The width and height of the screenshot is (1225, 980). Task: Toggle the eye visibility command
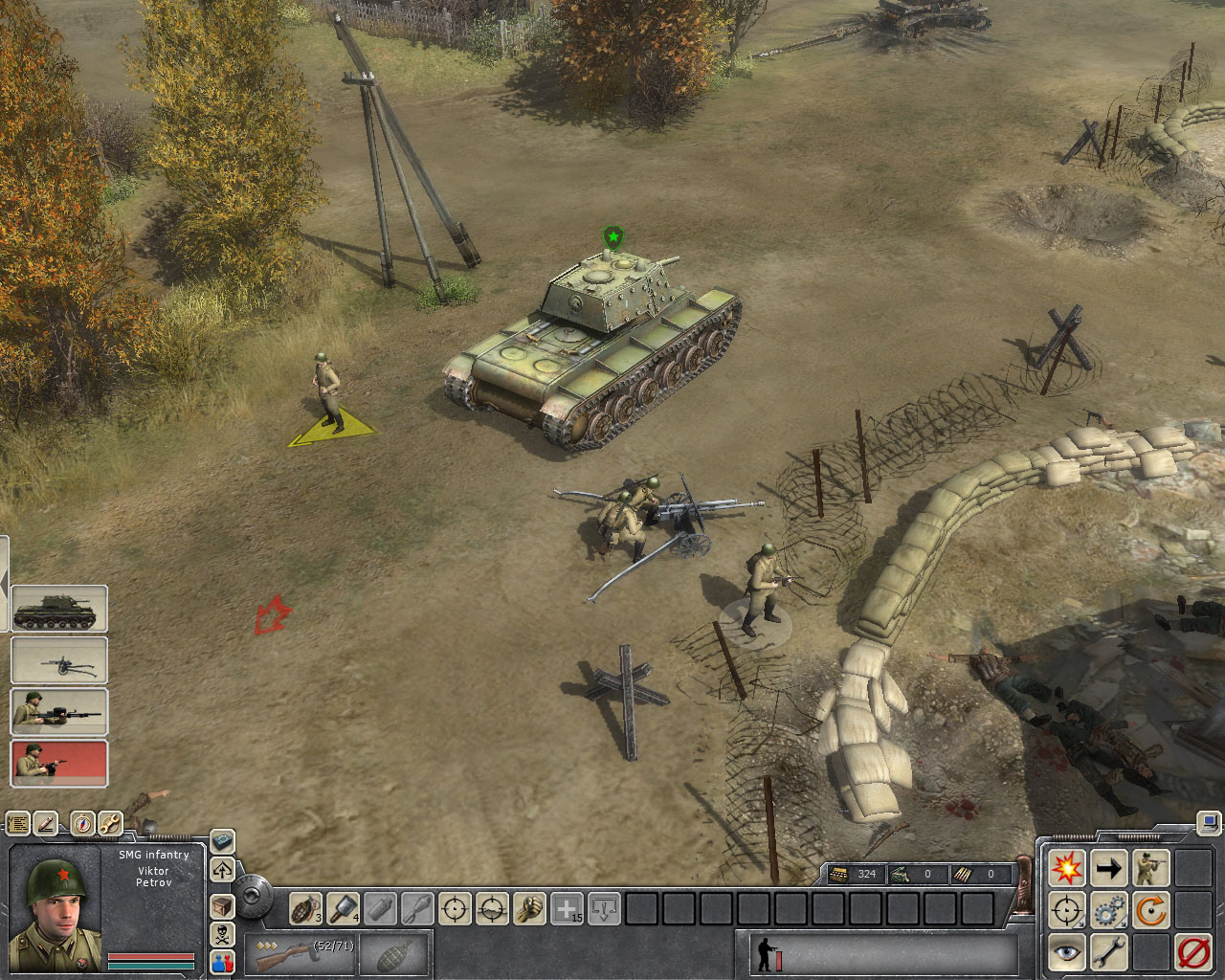1066,952
